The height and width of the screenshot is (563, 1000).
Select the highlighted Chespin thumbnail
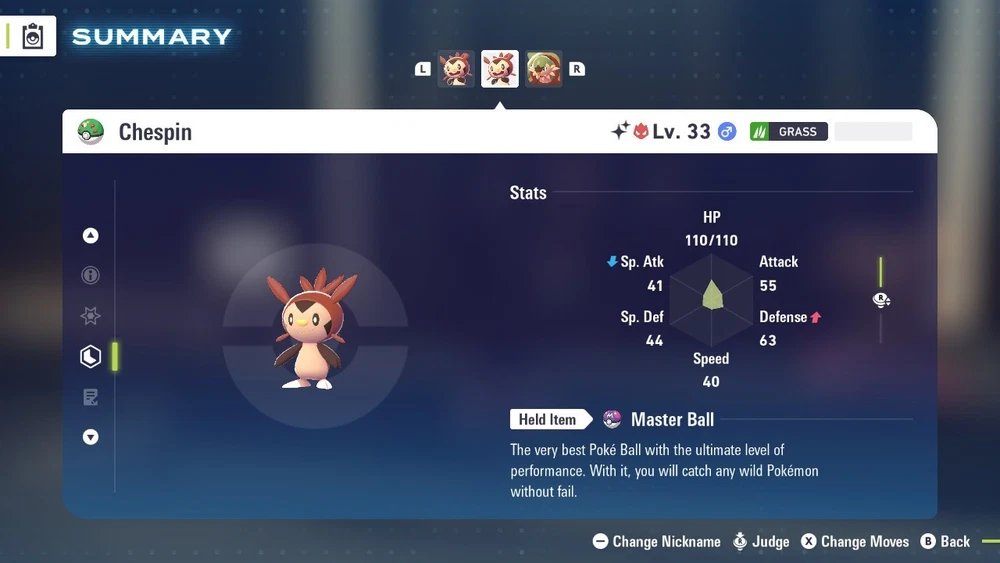[500, 69]
